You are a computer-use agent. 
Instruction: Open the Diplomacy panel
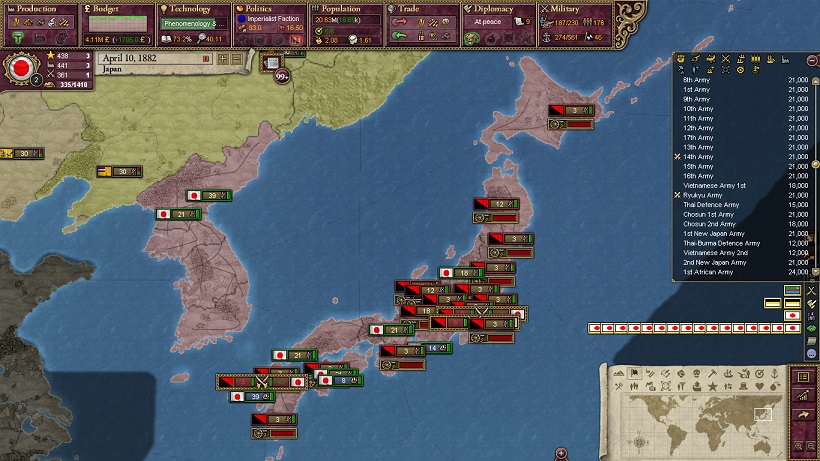494,9
